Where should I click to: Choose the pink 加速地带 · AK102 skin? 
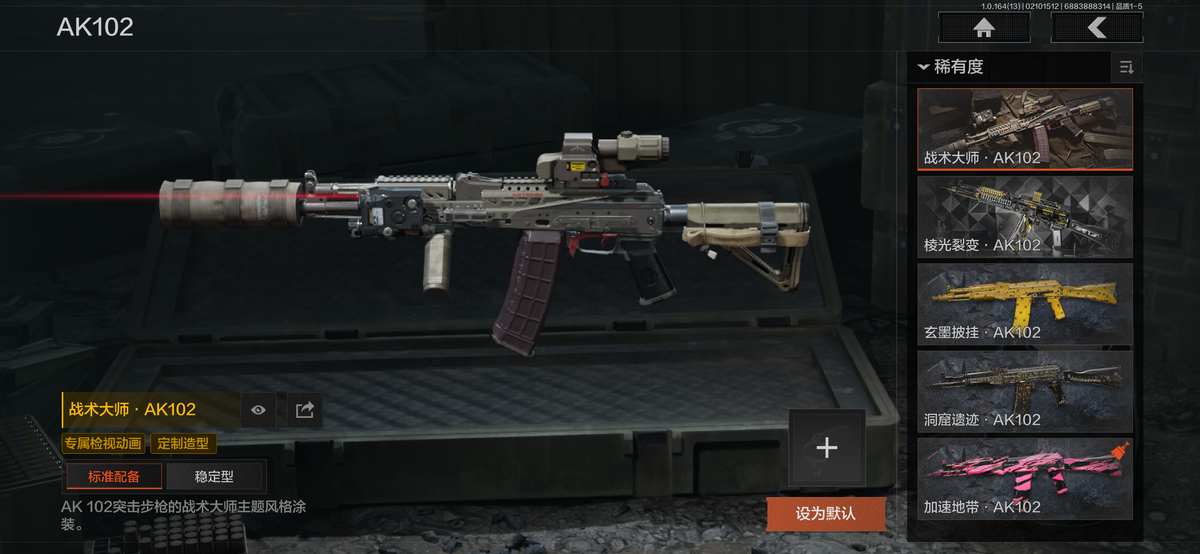tap(1025, 478)
